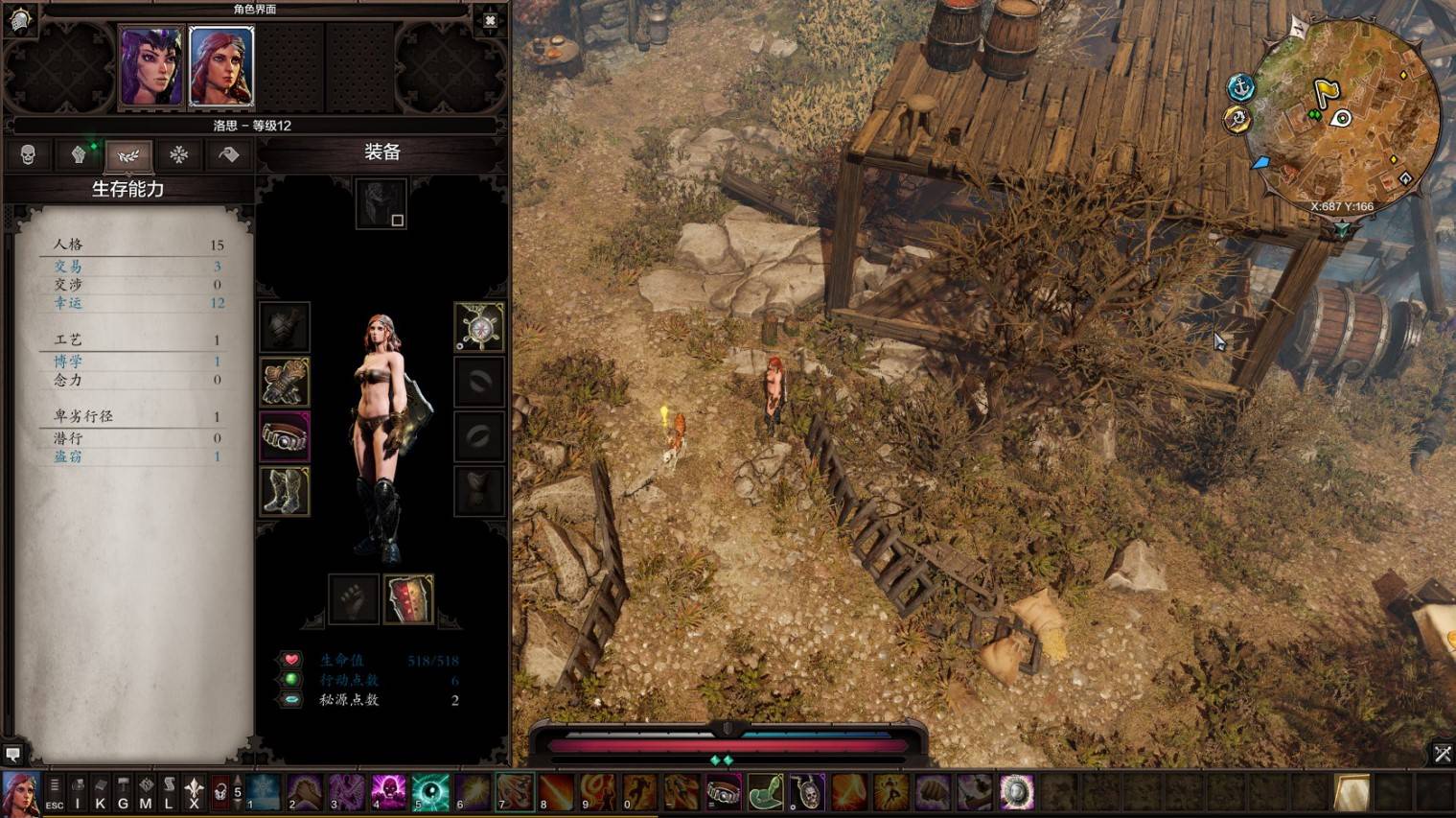Select the equipped belt slot

[x=285, y=436]
